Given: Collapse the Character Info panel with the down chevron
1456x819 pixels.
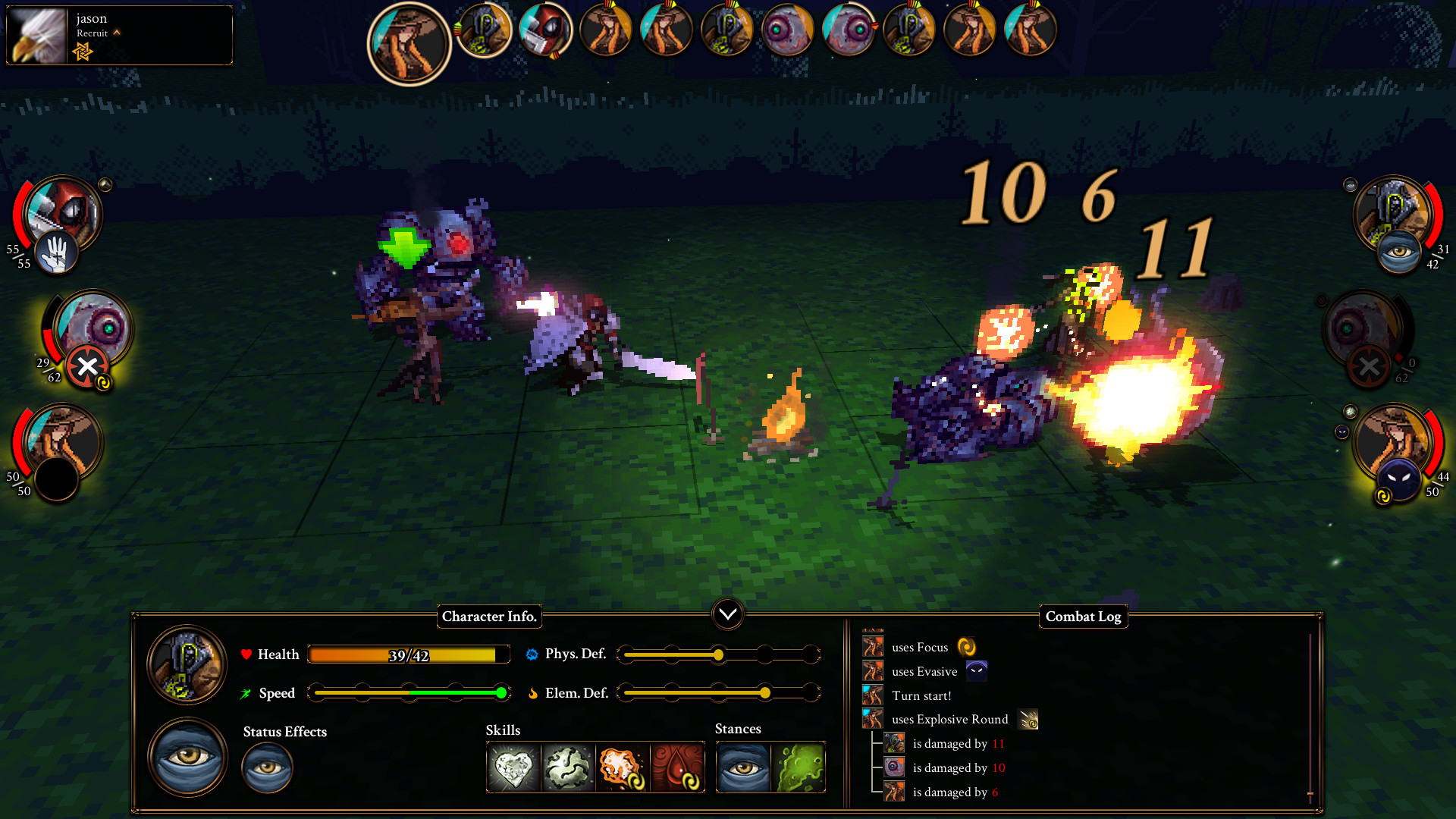Looking at the screenshot, I should (x=727, y=615).
